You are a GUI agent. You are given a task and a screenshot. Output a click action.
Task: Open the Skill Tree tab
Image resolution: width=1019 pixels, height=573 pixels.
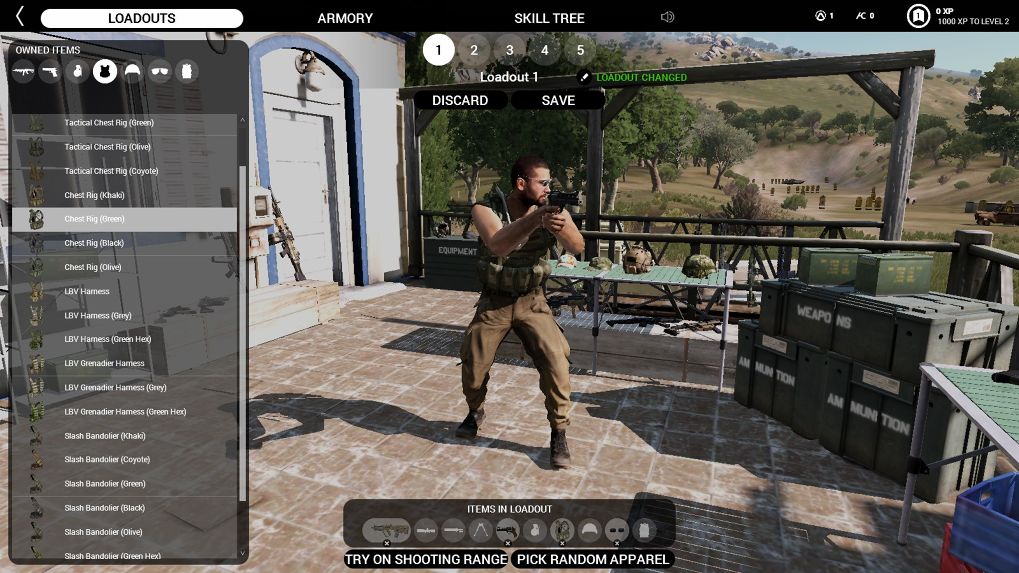[549, 18]
